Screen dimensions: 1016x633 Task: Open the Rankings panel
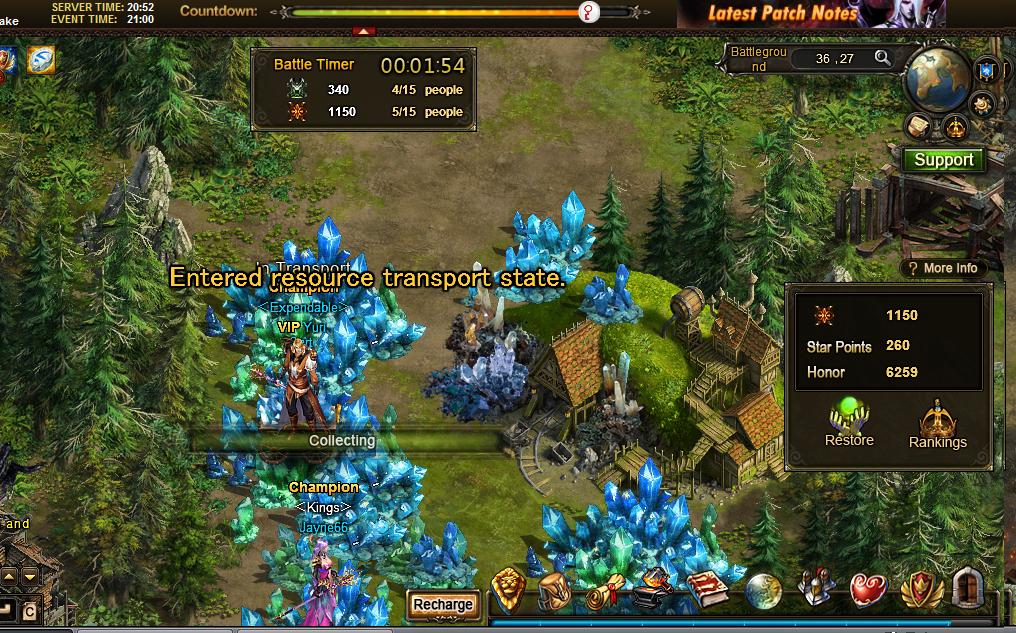click(937, 425)
